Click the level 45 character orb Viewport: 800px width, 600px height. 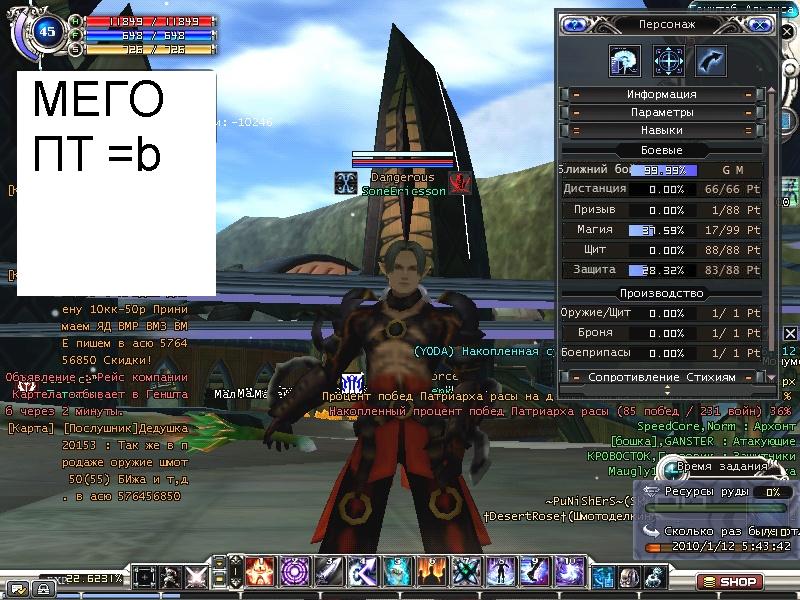[46, 31]
